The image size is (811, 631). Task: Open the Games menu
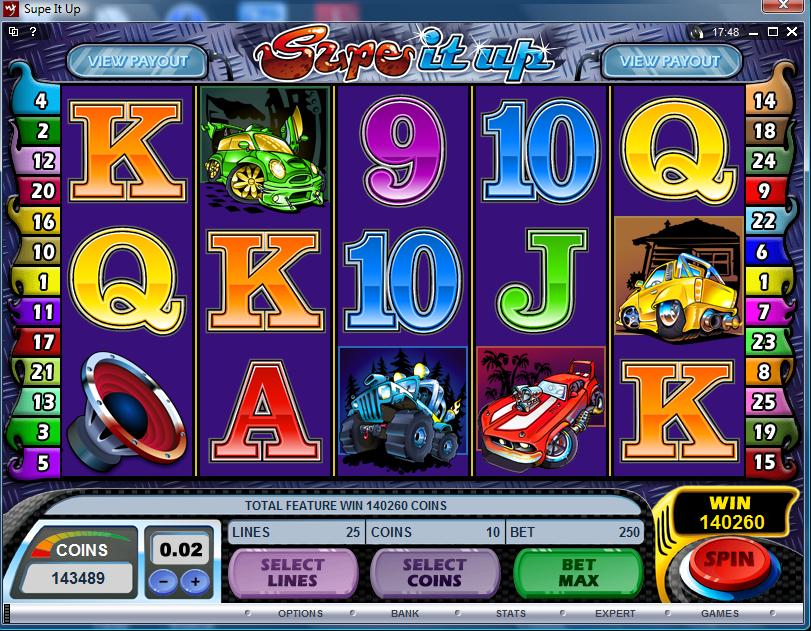click(720, 613)
